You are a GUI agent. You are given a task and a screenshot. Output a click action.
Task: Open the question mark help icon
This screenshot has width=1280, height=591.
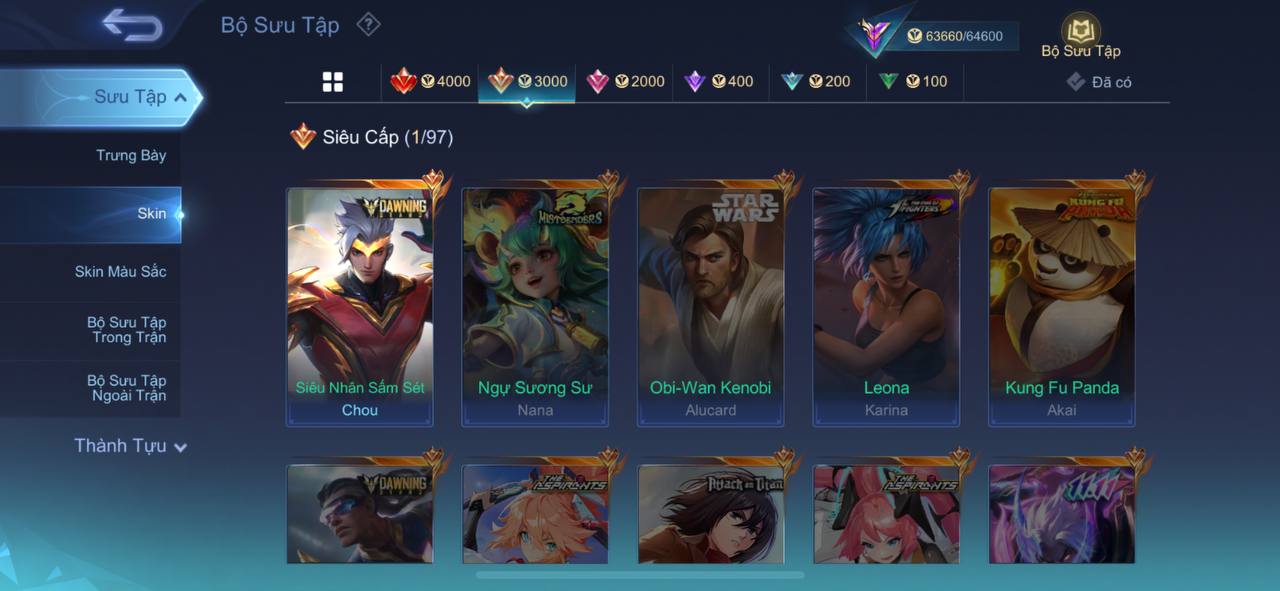[x=369, y=24]
